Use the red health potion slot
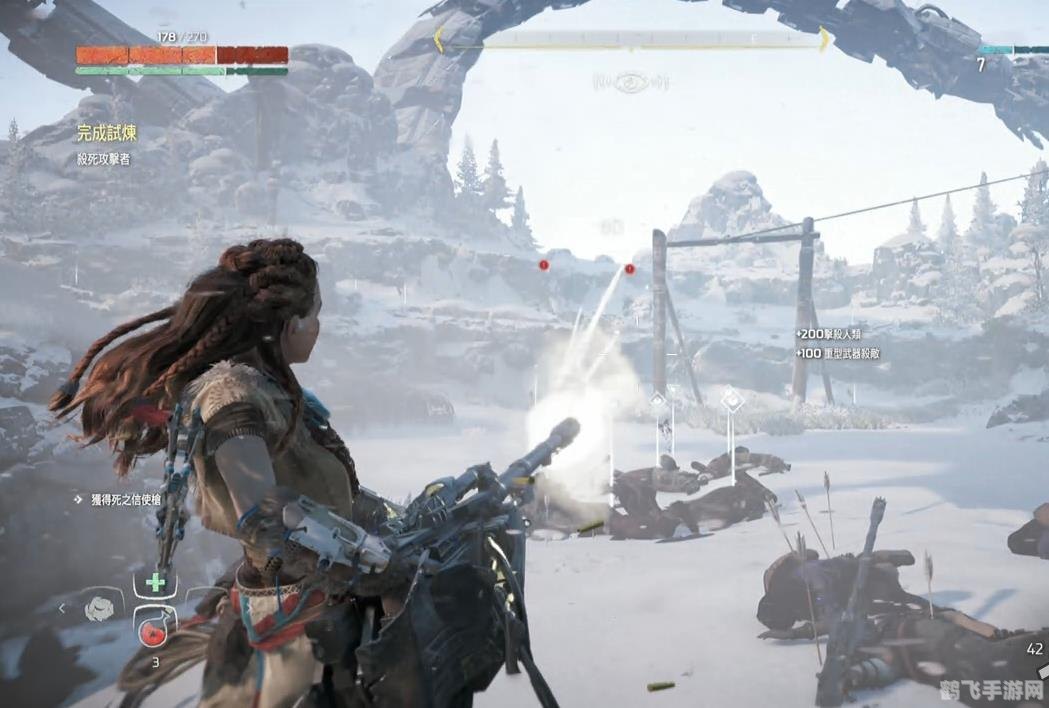Image resolution: width=1049 pixels, height=708 pixels. coord(155,628)
